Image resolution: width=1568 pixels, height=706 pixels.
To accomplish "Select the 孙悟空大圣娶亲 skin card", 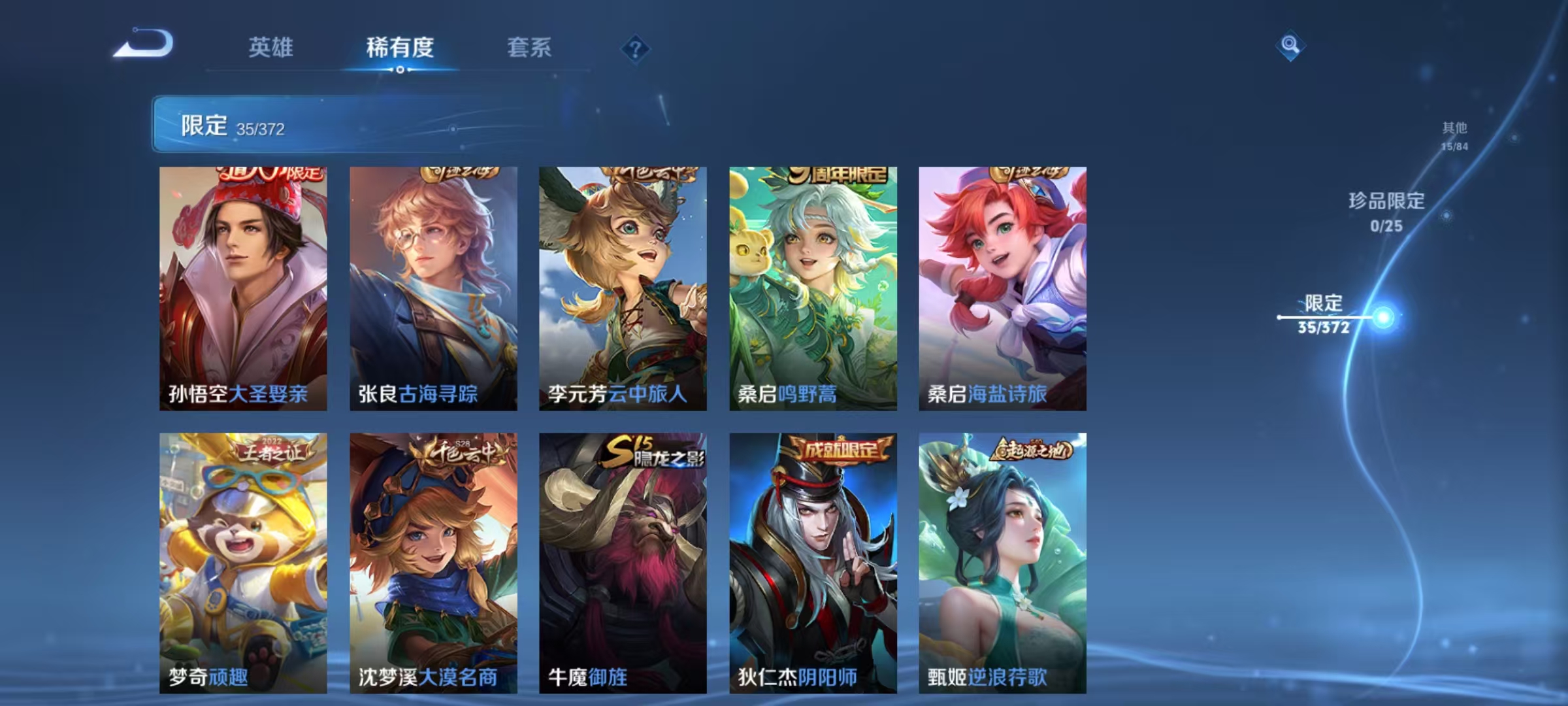I will [242, 288].
